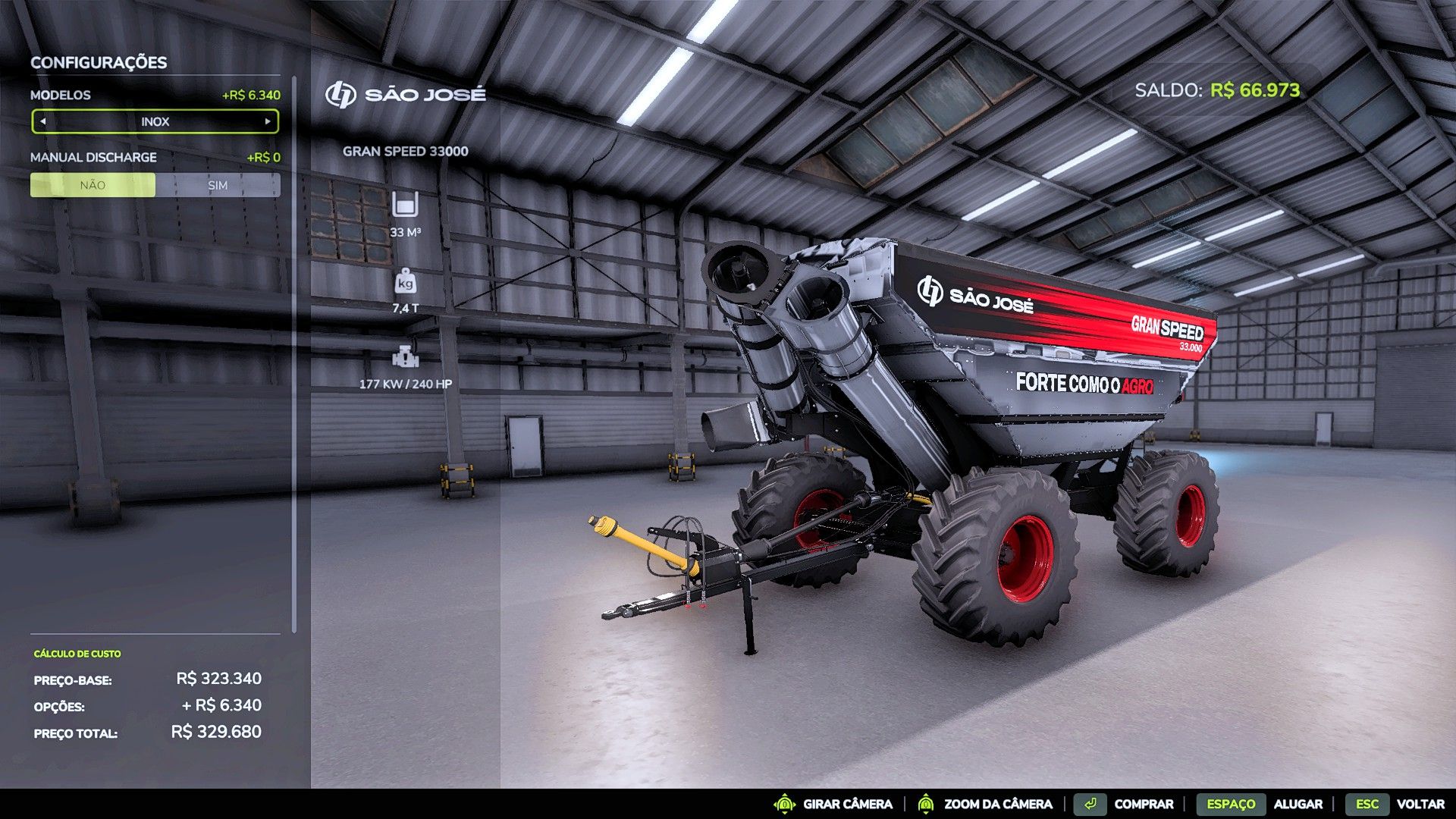Open the INOX model selection box
This screenshot has width=1456, height=819.
coord(157,121)
